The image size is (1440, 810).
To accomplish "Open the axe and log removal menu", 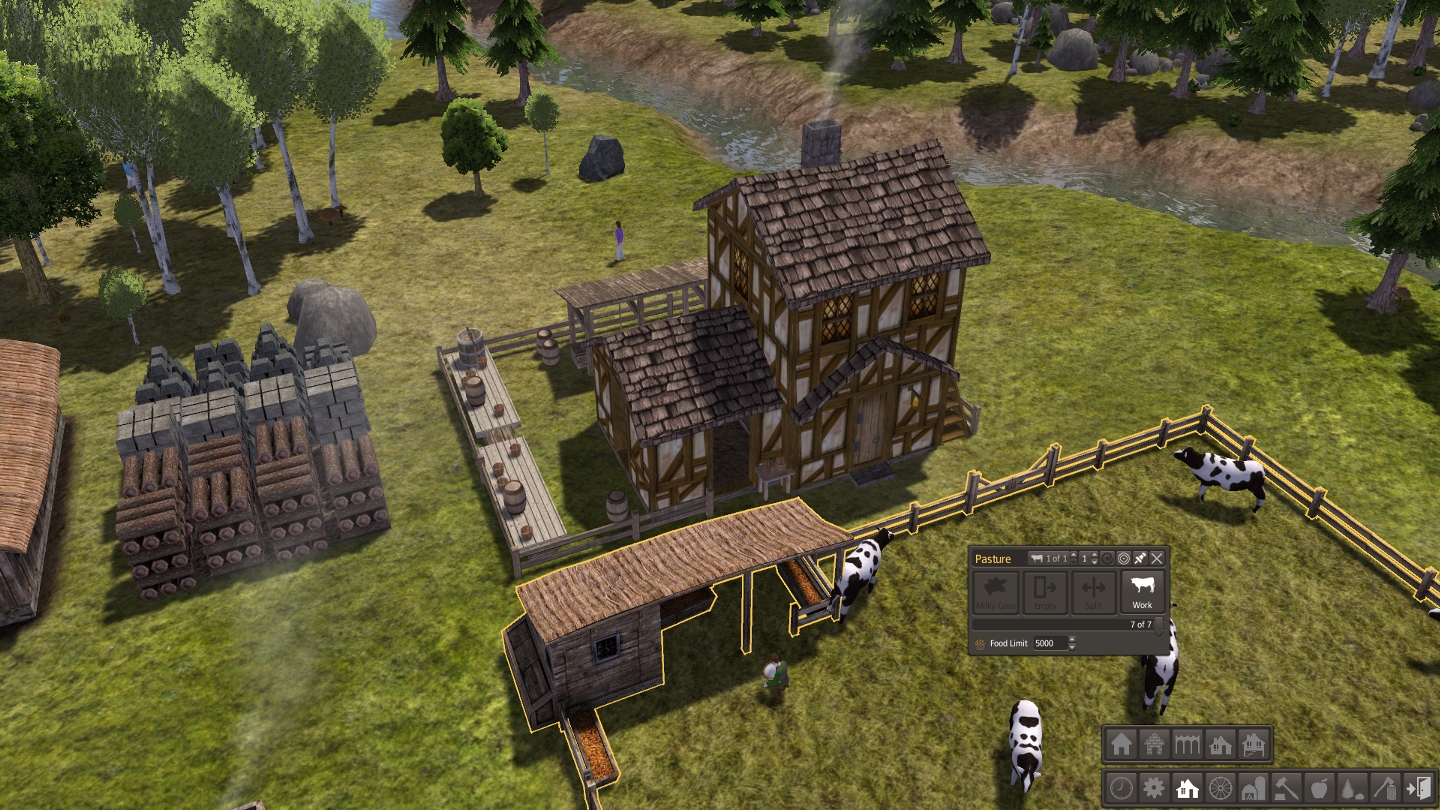I will click(x=1385, y=787).
